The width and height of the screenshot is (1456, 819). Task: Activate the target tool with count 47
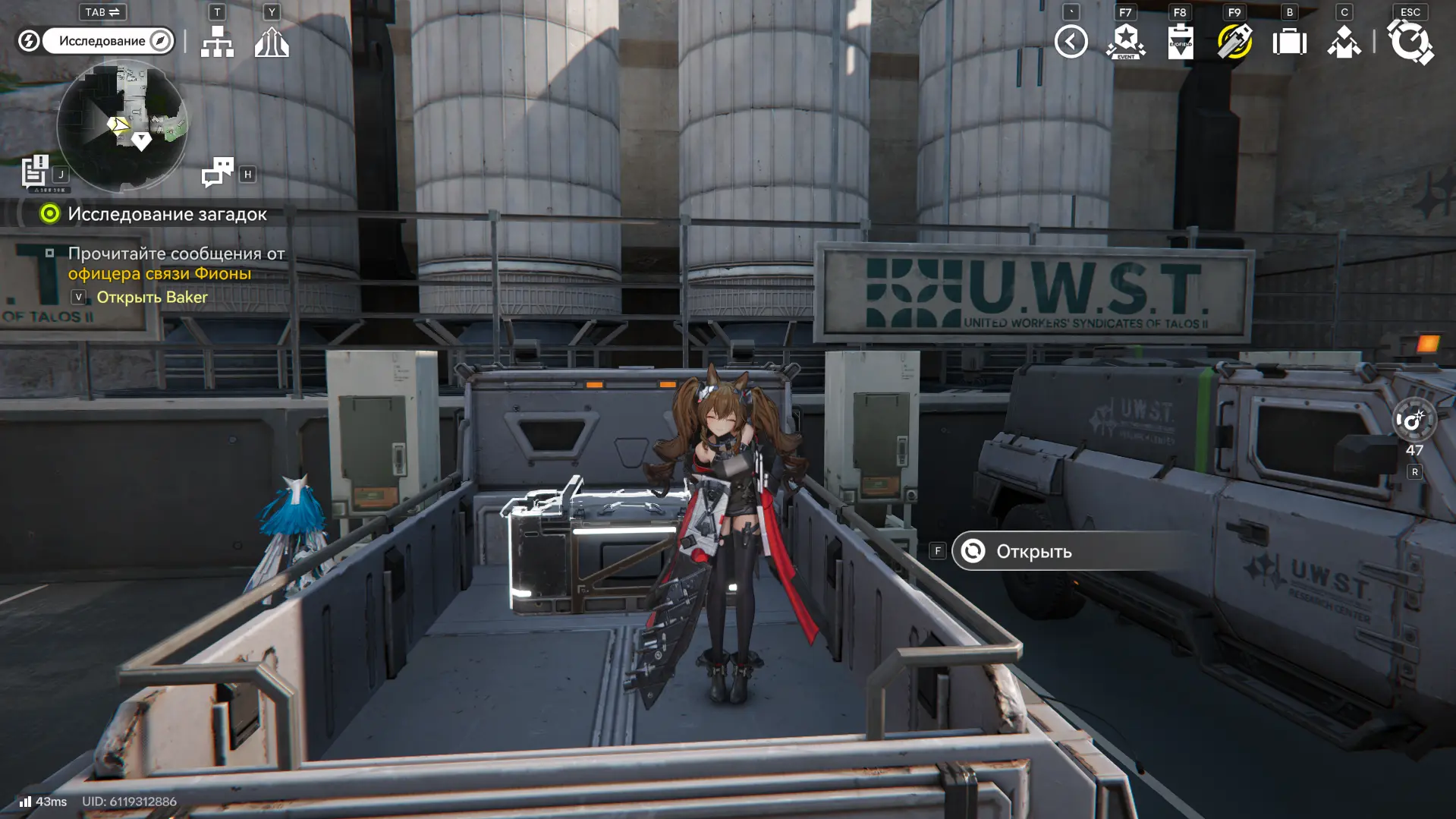[1414, 421]
